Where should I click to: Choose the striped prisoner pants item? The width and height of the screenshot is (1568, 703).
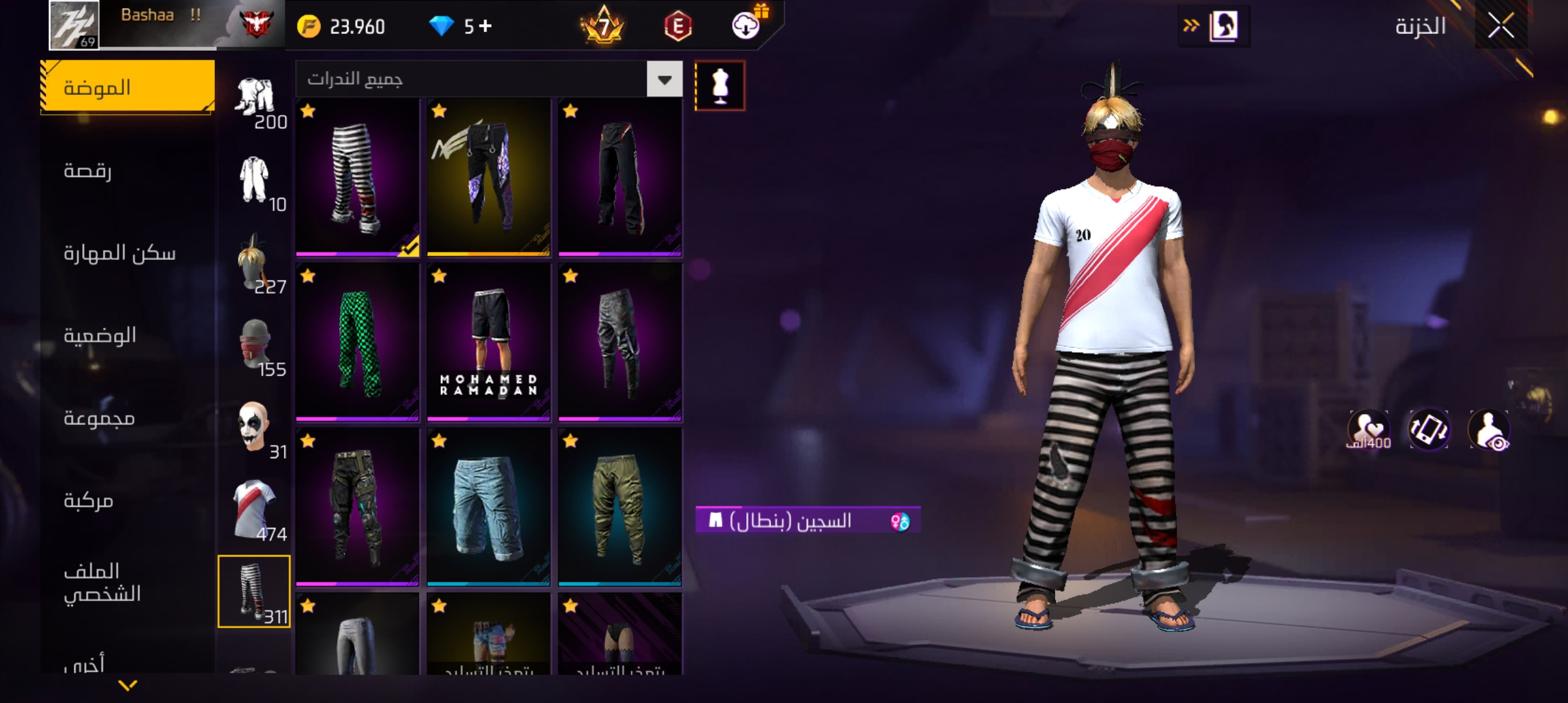357,177
